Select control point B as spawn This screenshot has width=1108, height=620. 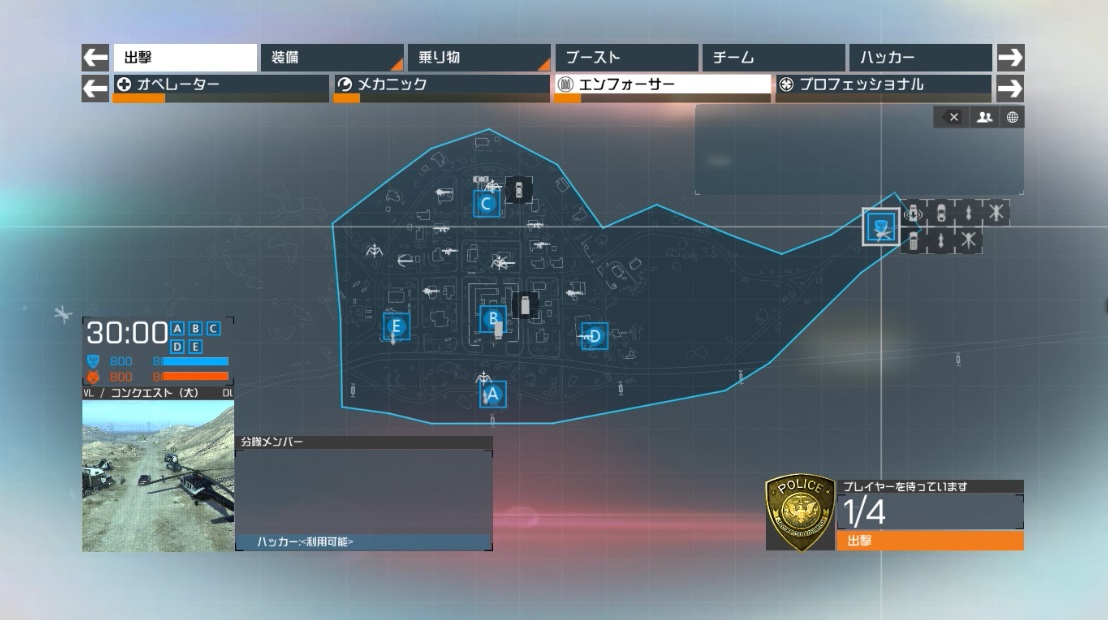[x=492, y=320]
